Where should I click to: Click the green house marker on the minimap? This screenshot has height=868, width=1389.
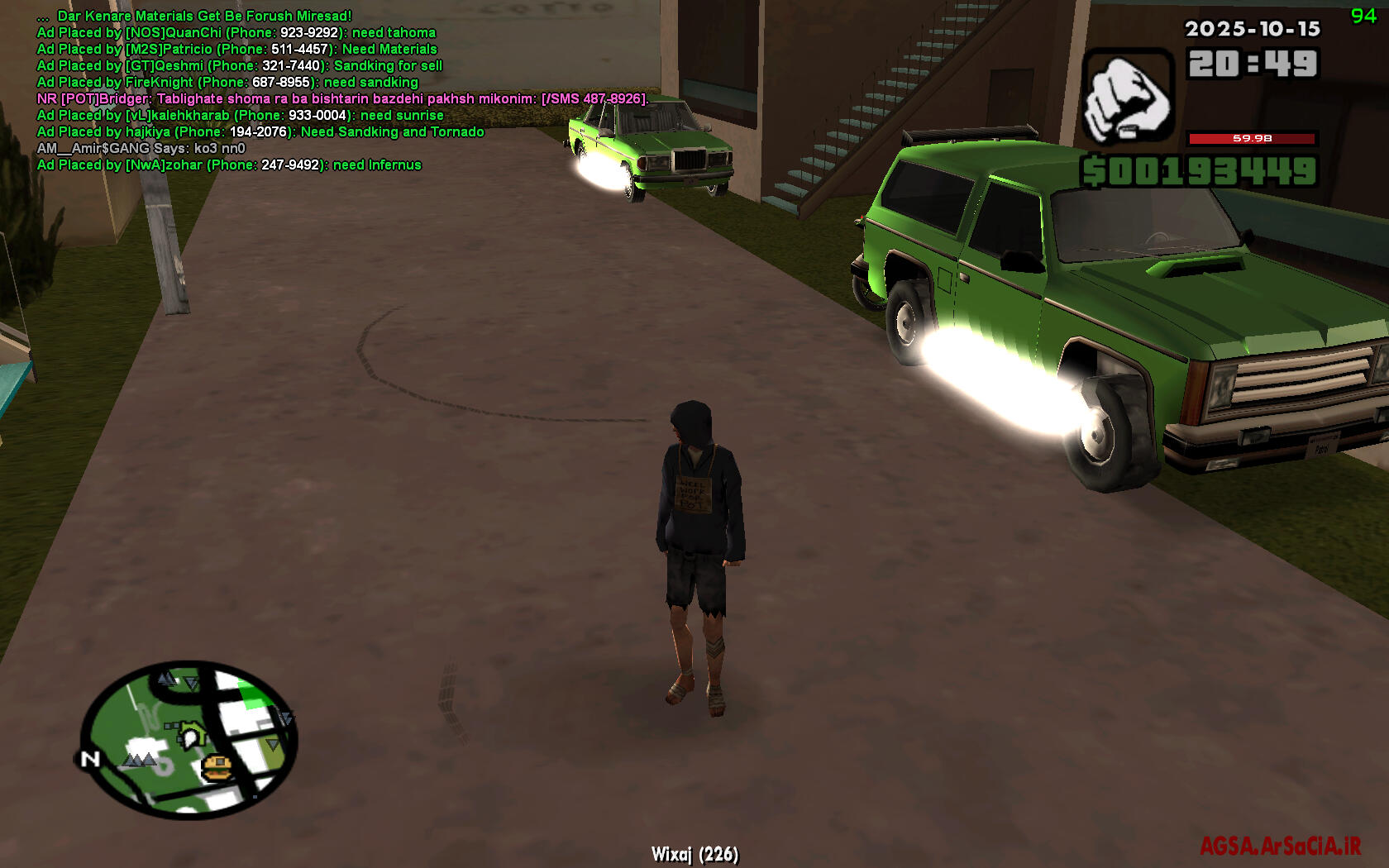coord(193,733)
